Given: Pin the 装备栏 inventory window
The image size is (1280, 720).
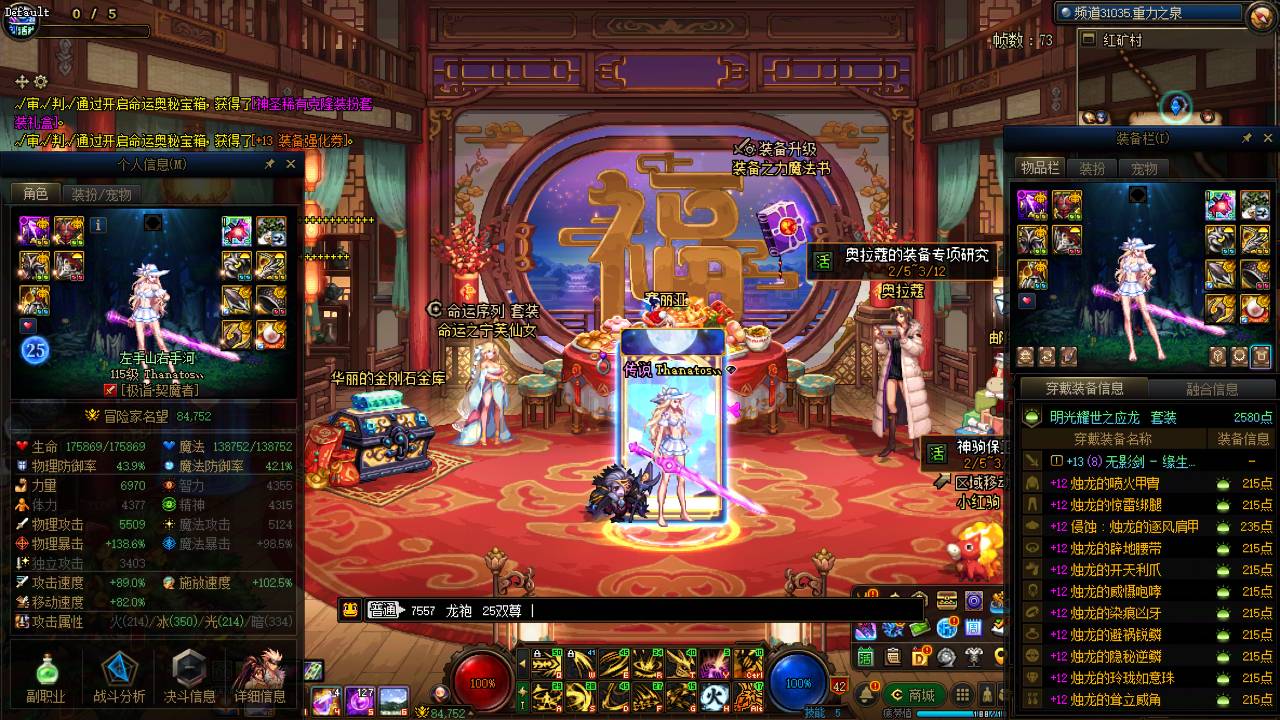Looking at the screenshot, I should point(1246,138).
